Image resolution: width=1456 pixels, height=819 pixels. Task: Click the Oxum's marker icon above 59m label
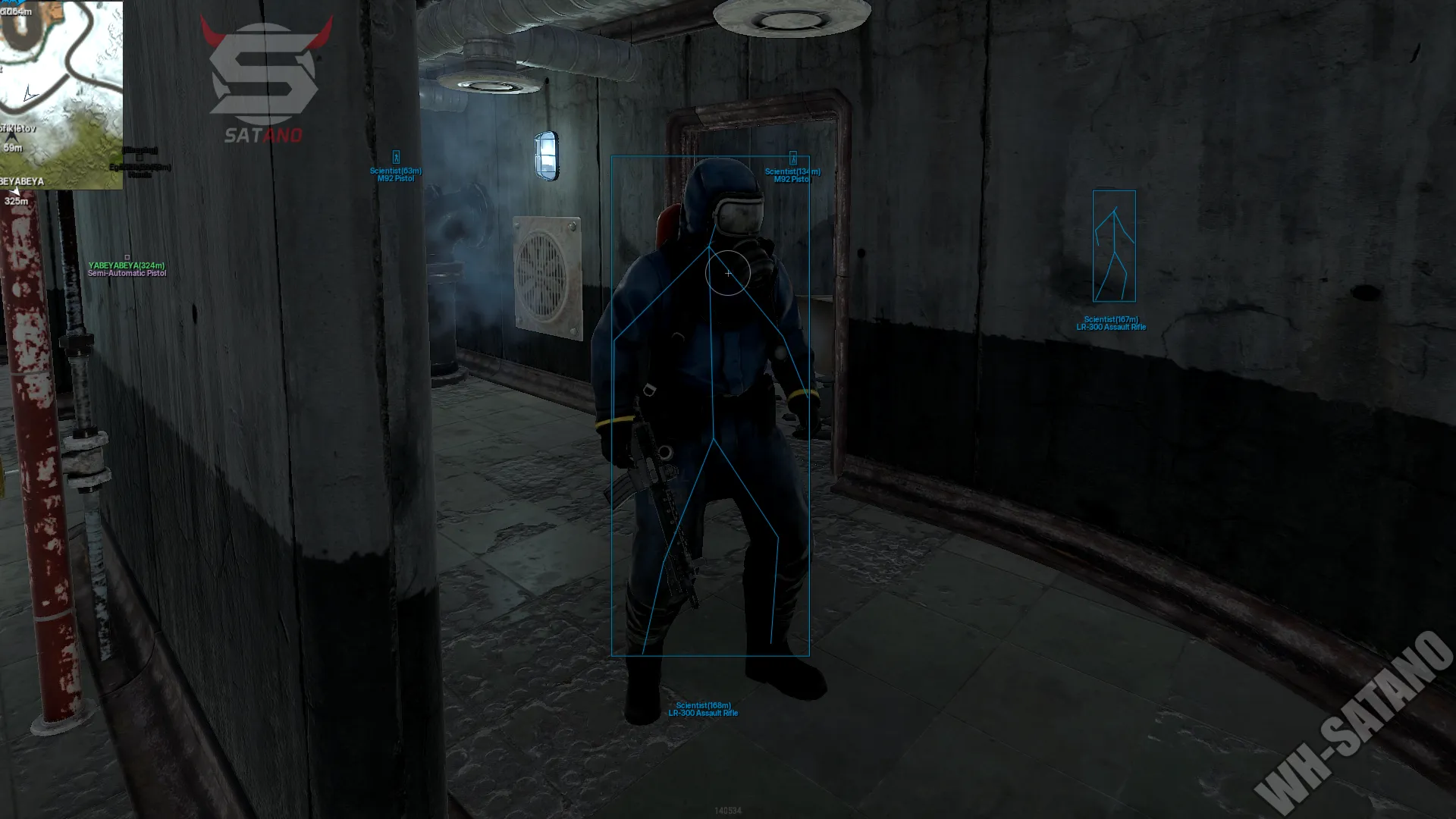pos(13,138)
